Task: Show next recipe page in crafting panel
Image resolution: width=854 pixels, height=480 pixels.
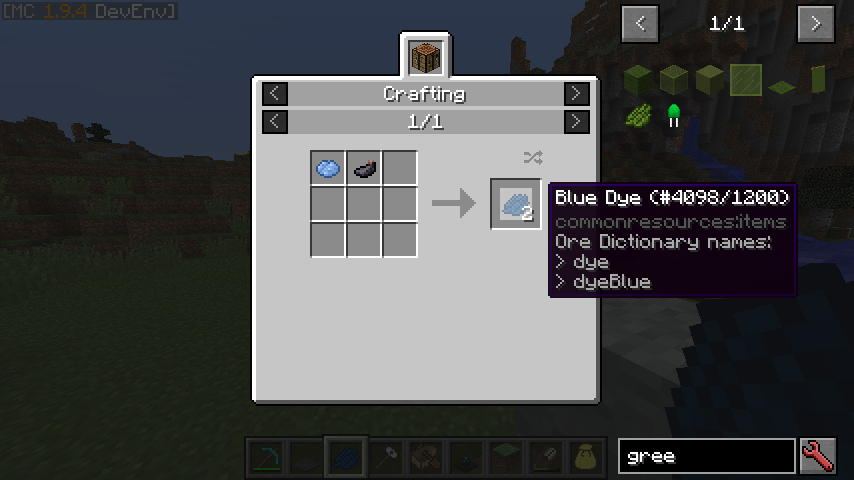Action: point(576,122)
